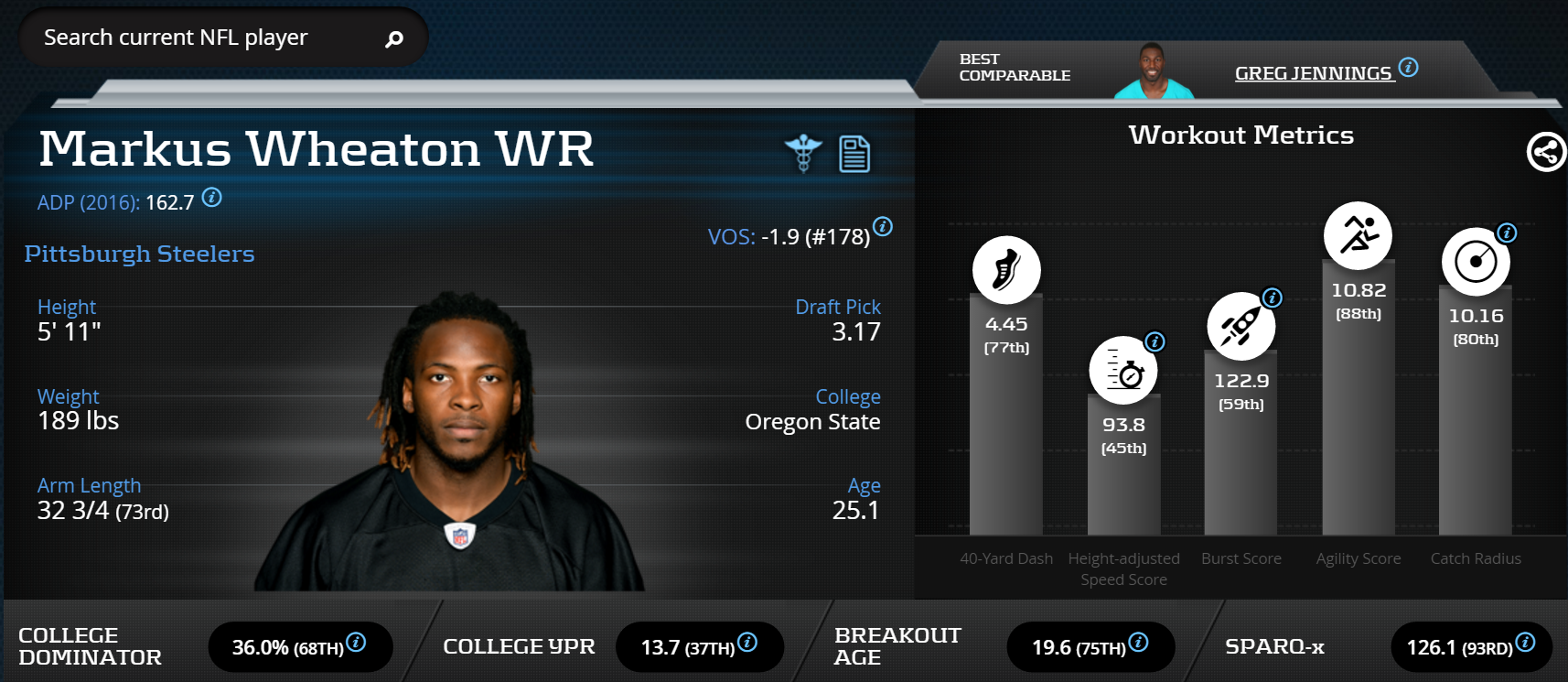Open the document notes icon
The image size is (1568, 682).
854,154
